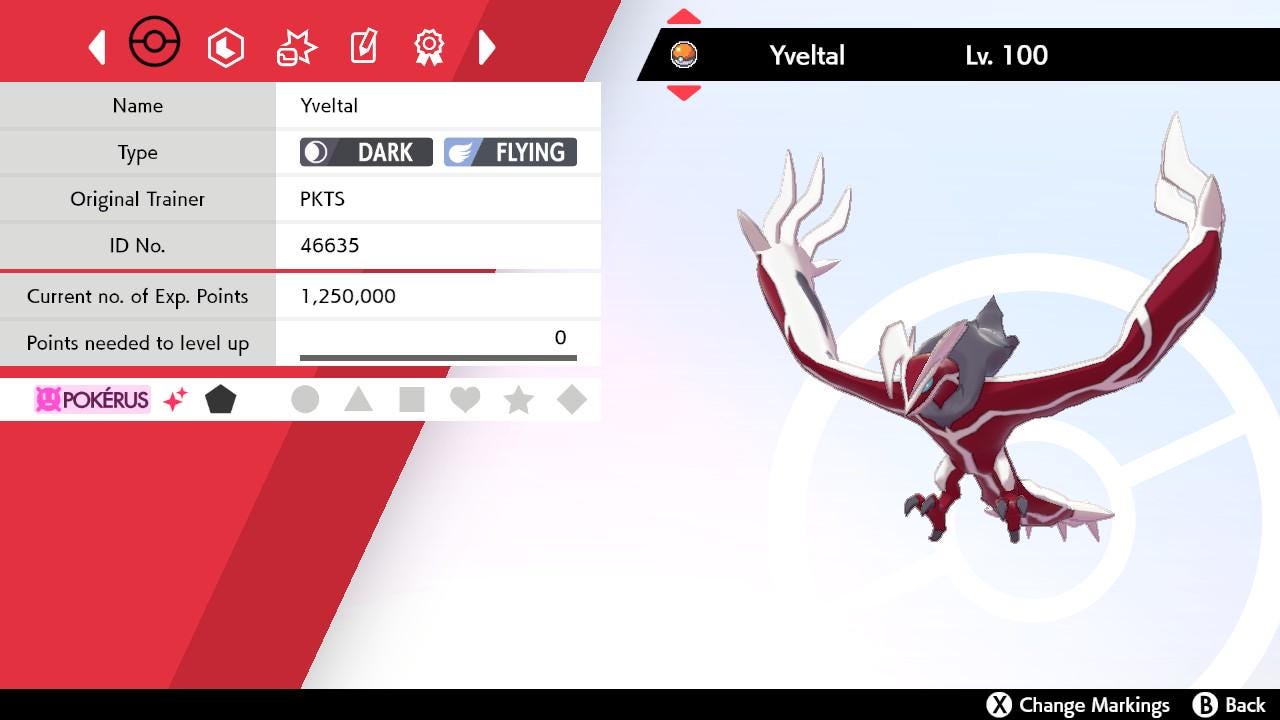This screenshot has height=720, width=1280.
Task: Show the ribbons tab
Action: [x=429, y=47]
